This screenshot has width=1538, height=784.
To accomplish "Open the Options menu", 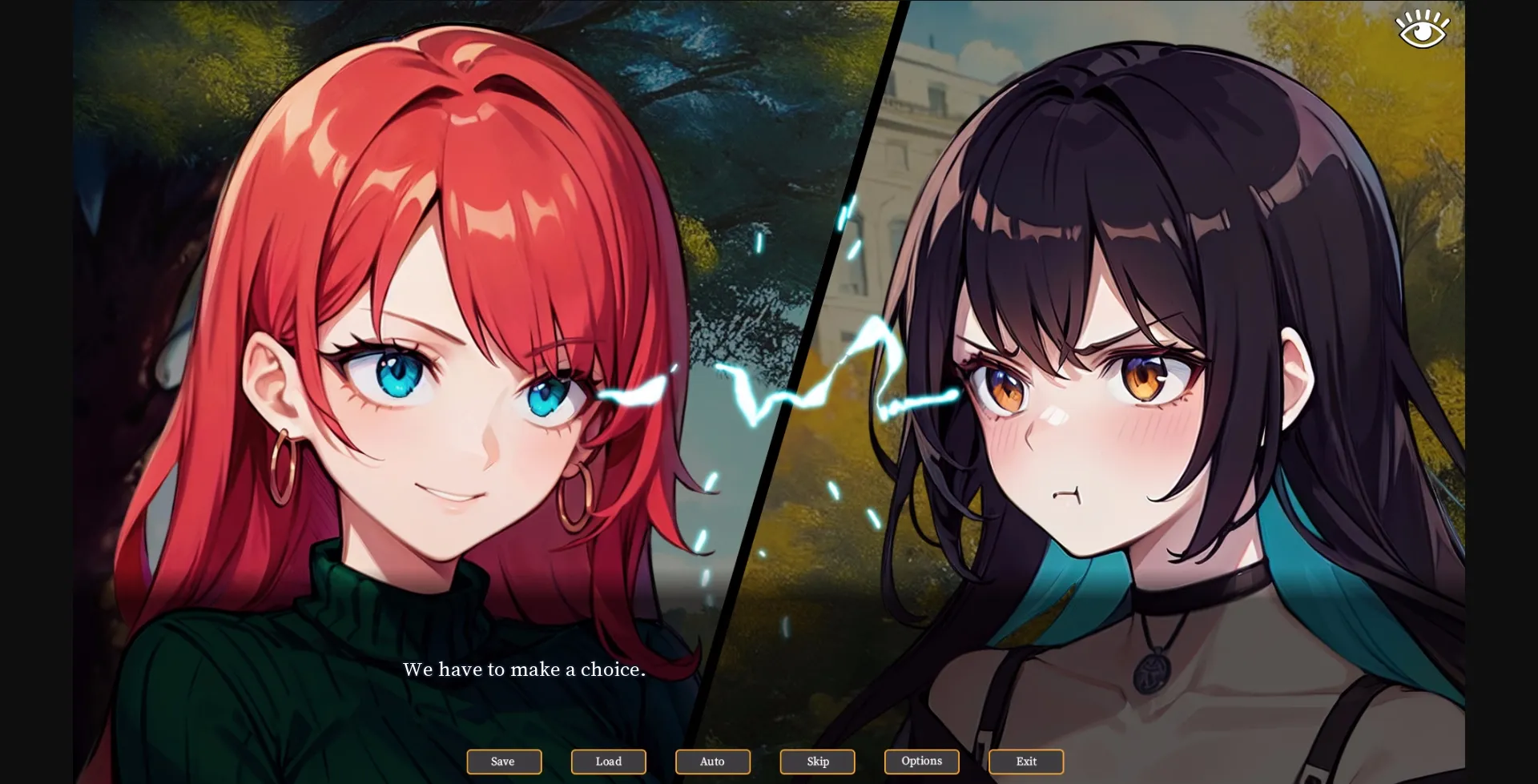I will (x=921, y=762).
